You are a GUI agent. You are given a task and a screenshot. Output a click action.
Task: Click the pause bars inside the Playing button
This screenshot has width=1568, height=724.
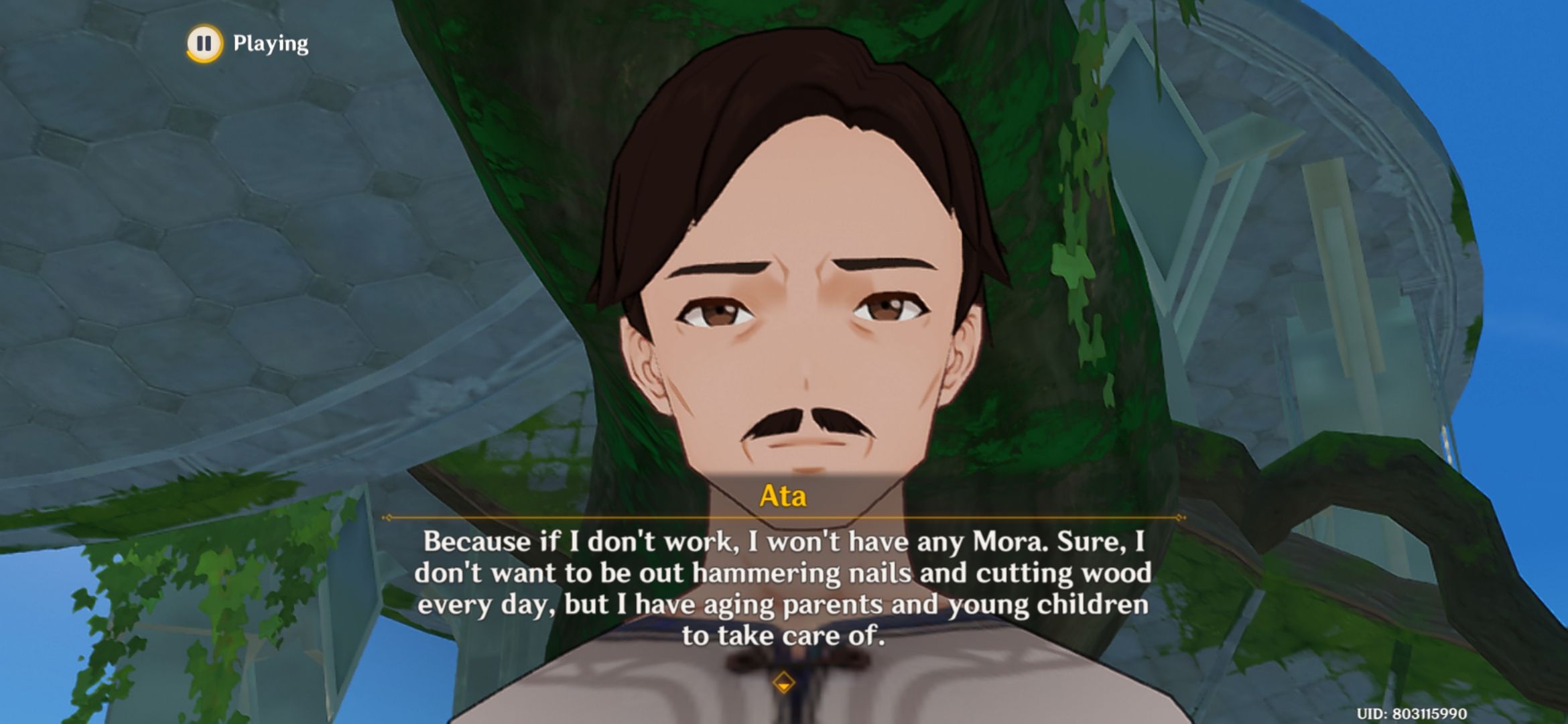204,44
